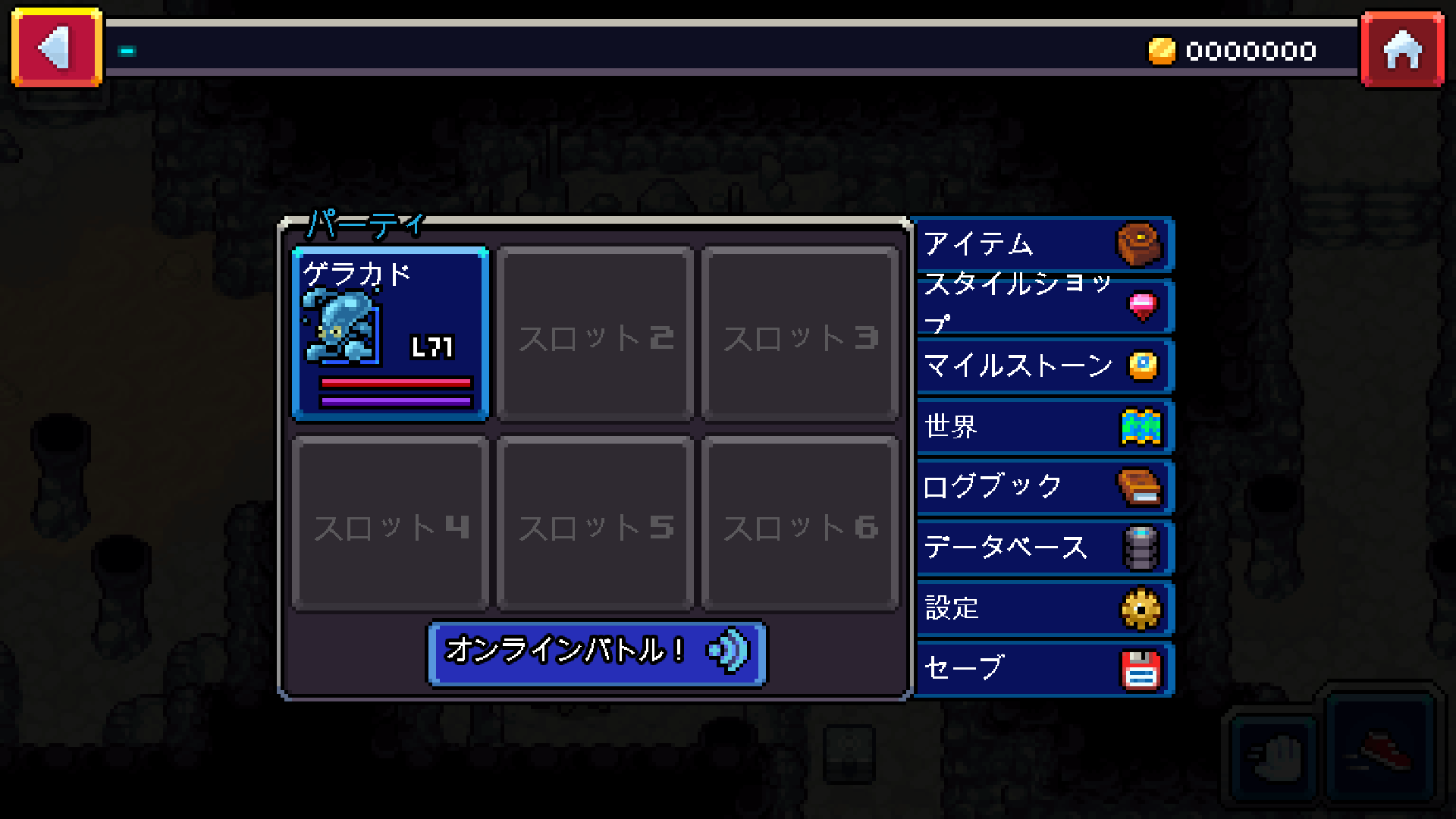Click the back arrow in the top left

(x=55, y=48)
